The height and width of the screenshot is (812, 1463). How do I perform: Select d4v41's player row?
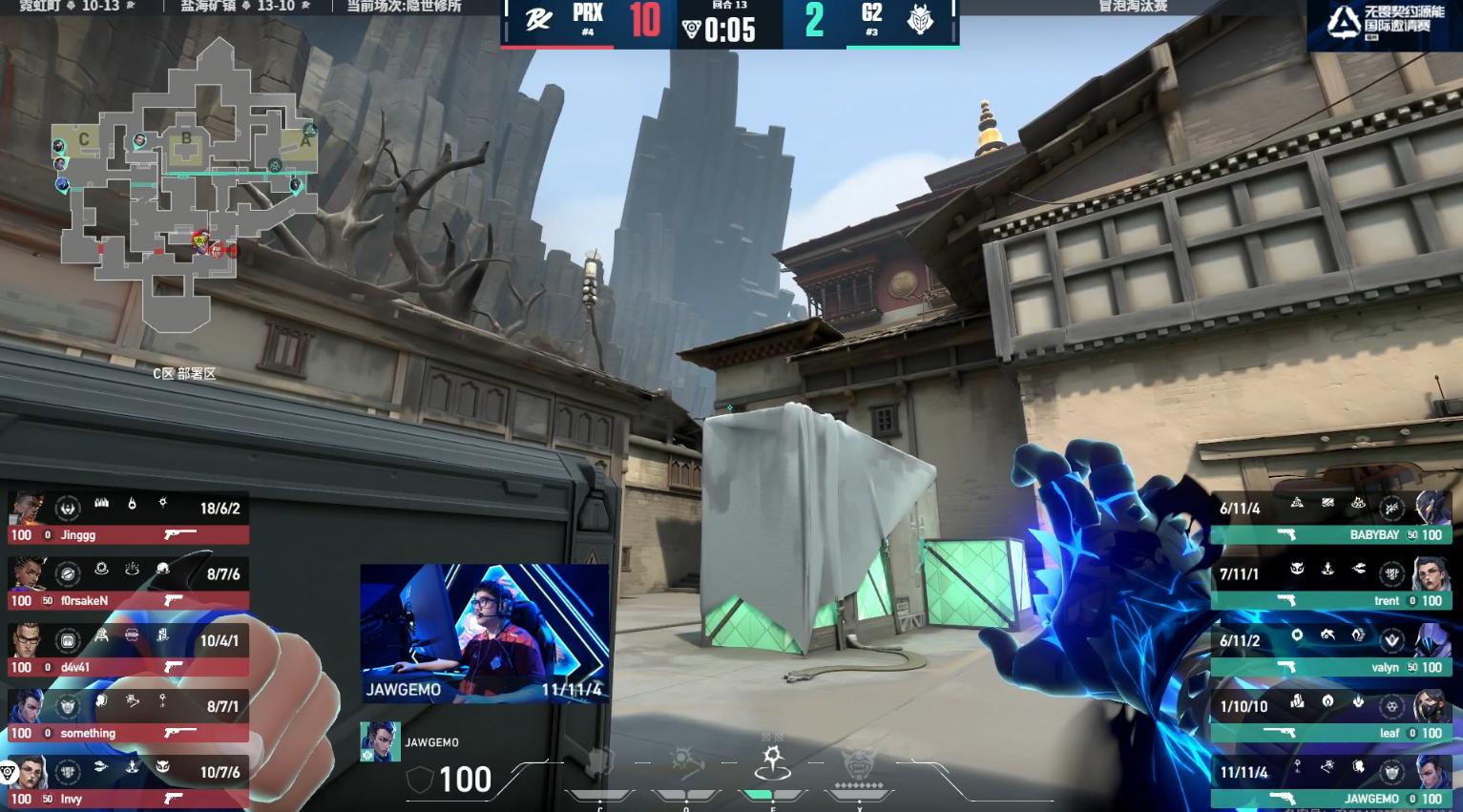click(128, 652)
